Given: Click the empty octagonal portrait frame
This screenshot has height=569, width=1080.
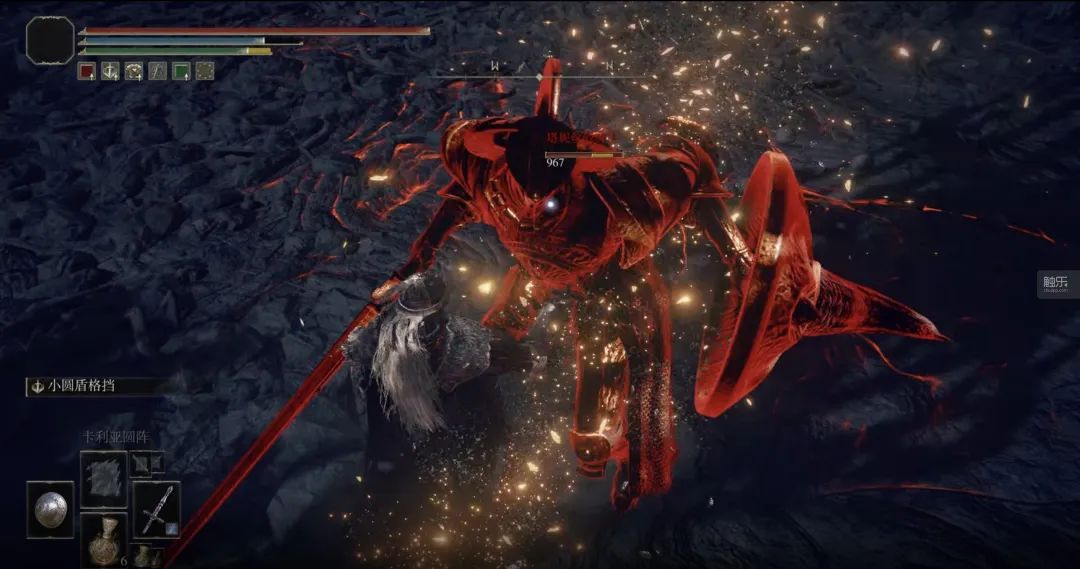Looking at the screenshot, I should pos(50,41).
